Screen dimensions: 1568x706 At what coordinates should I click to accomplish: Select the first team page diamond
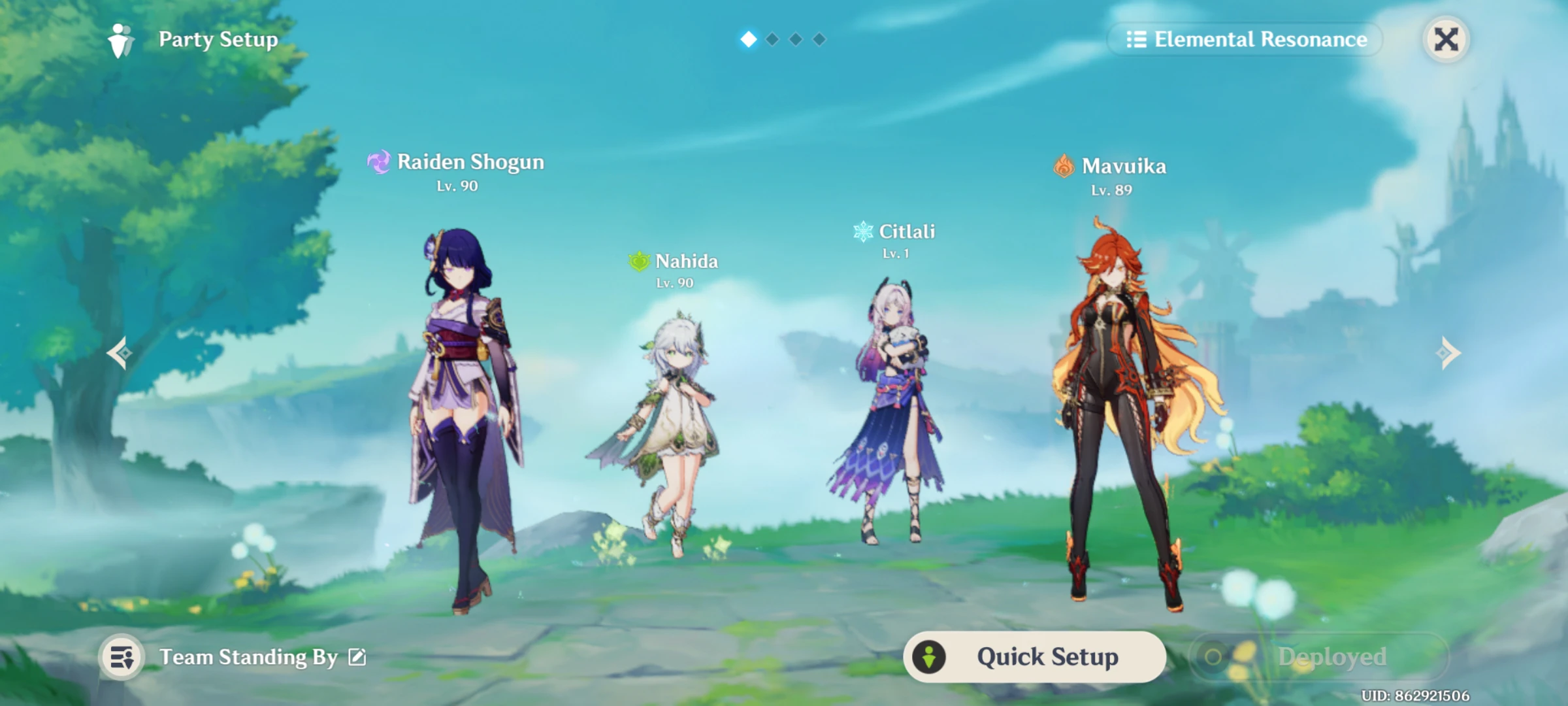749,39
